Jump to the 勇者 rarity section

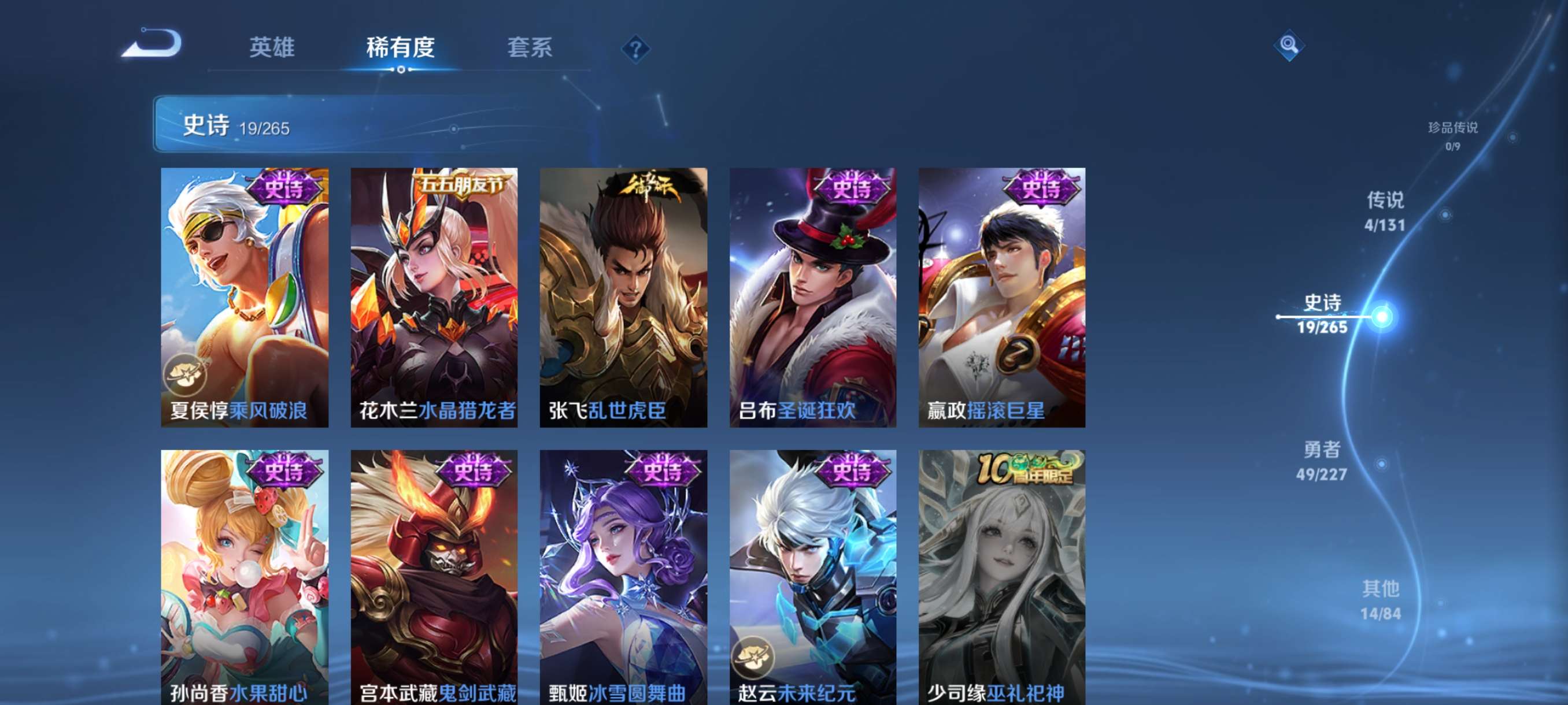coord(1322,461)
